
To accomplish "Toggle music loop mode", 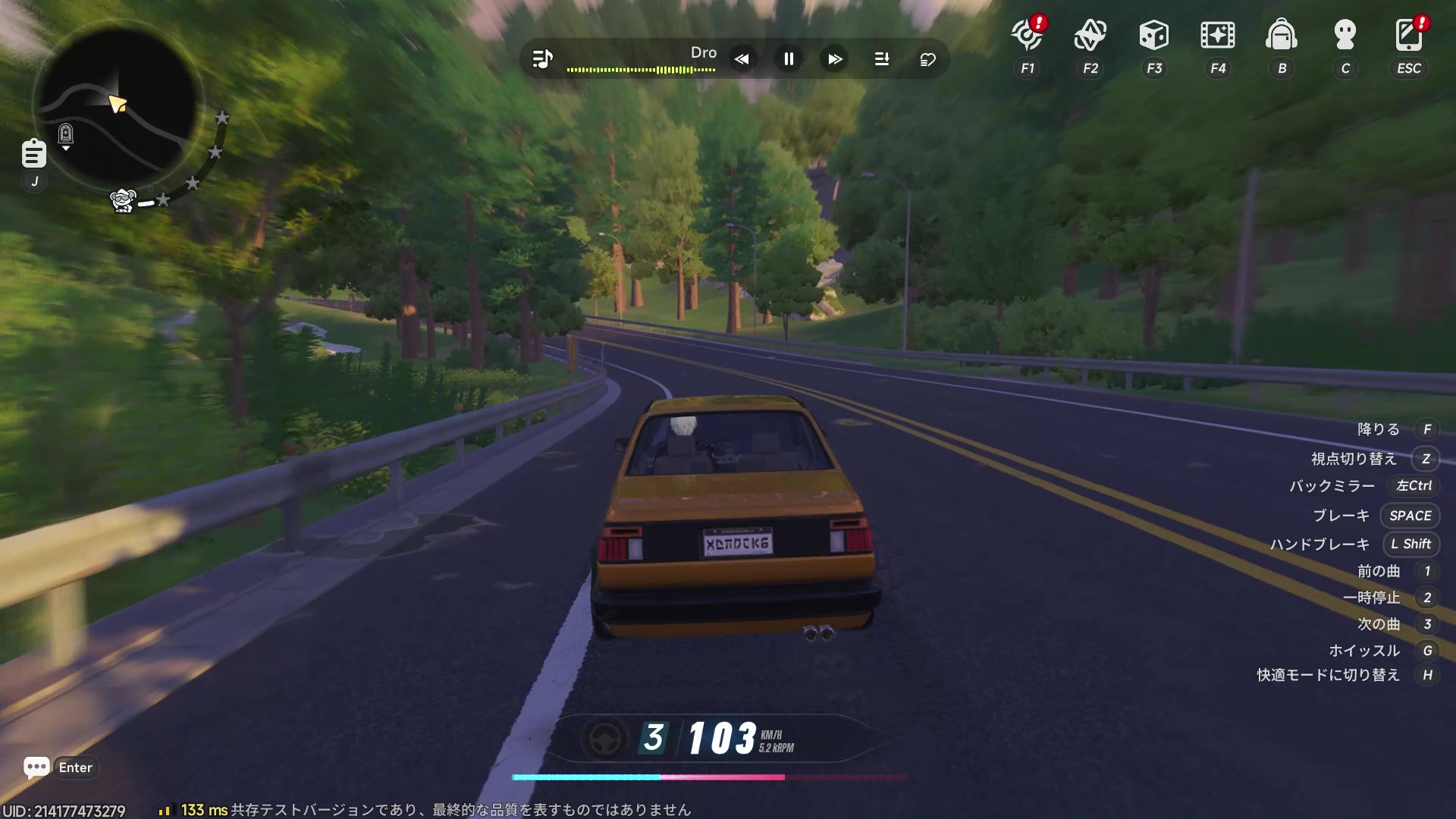I will pos(928,59).
